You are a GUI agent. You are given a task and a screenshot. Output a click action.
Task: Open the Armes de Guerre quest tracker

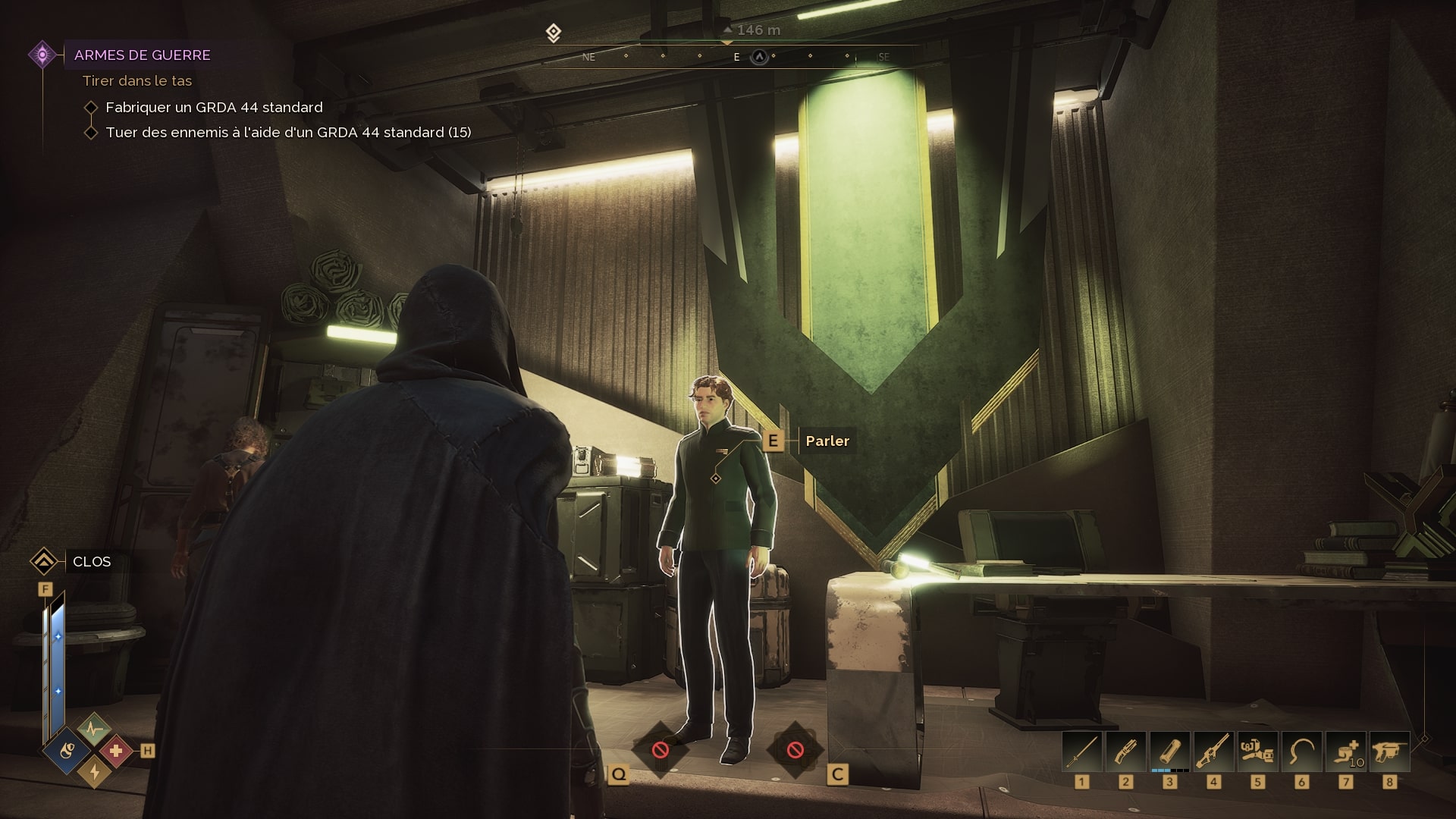pyautogui.click(x=142, y=55)
